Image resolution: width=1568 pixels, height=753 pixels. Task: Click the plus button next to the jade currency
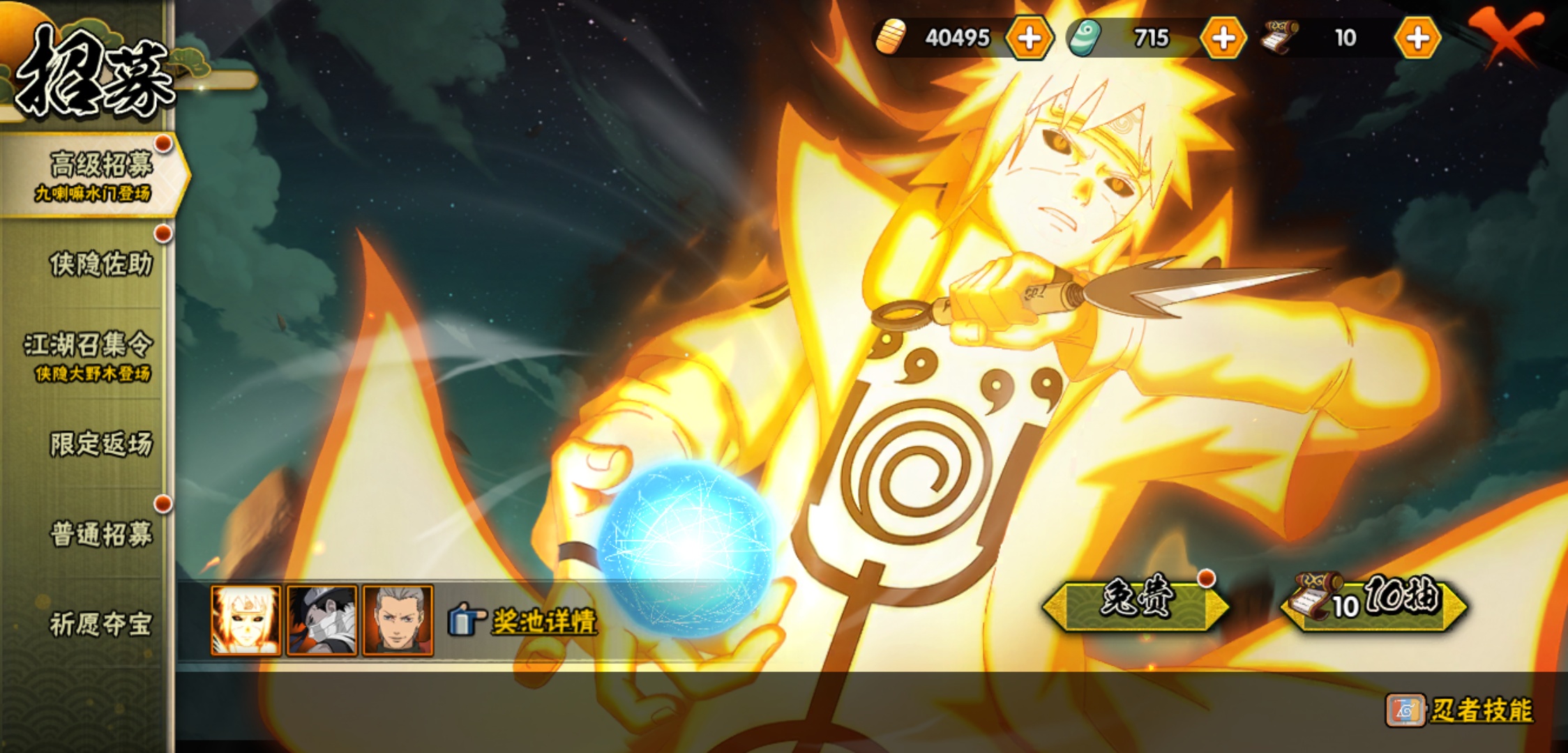(x=1223, y=38)
